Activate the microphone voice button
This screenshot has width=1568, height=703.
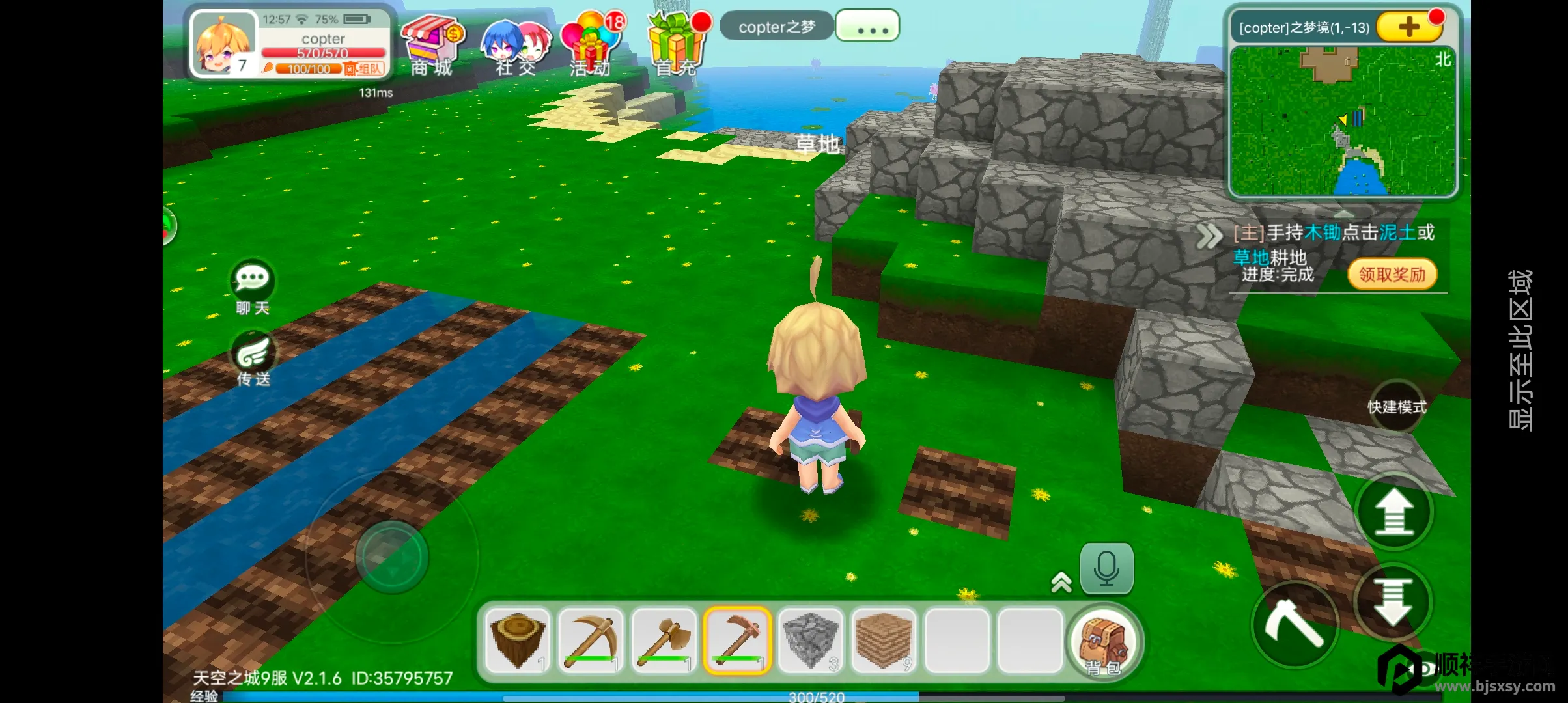[x=1106, y=568]
